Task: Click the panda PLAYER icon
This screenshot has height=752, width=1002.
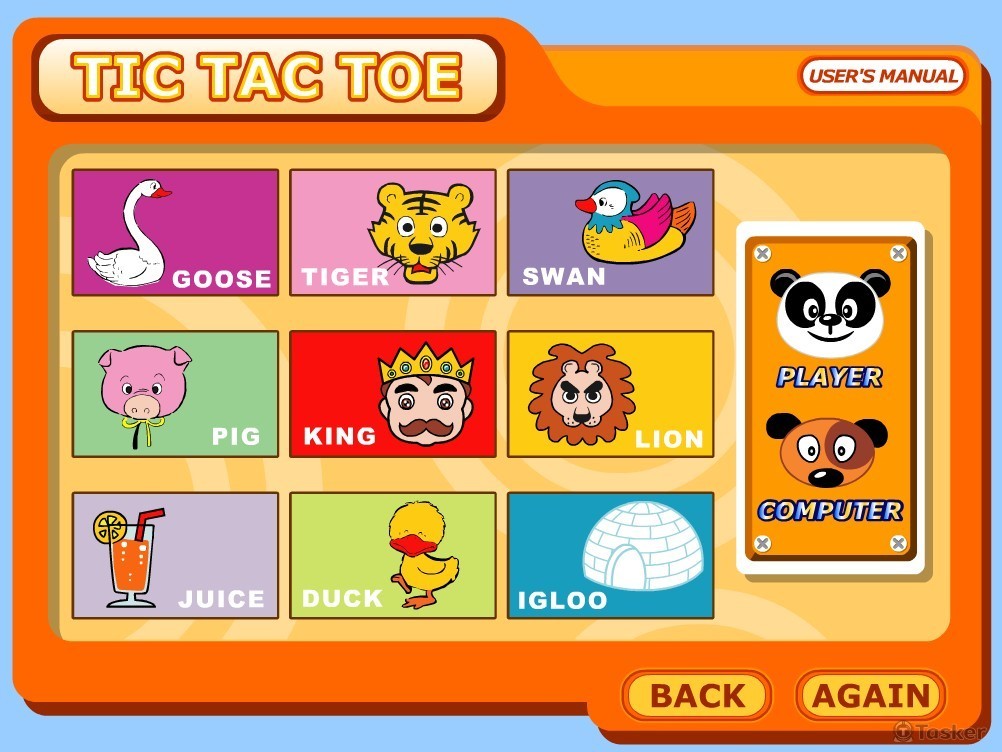Action: point(830,314)
